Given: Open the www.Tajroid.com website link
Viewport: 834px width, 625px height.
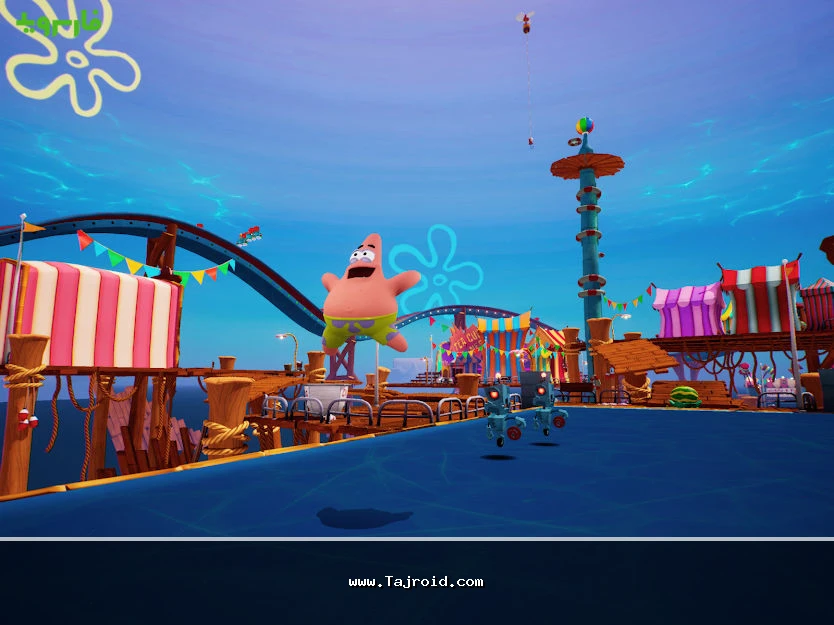Looking at the screenshot, I should click(x=416, y=582).
